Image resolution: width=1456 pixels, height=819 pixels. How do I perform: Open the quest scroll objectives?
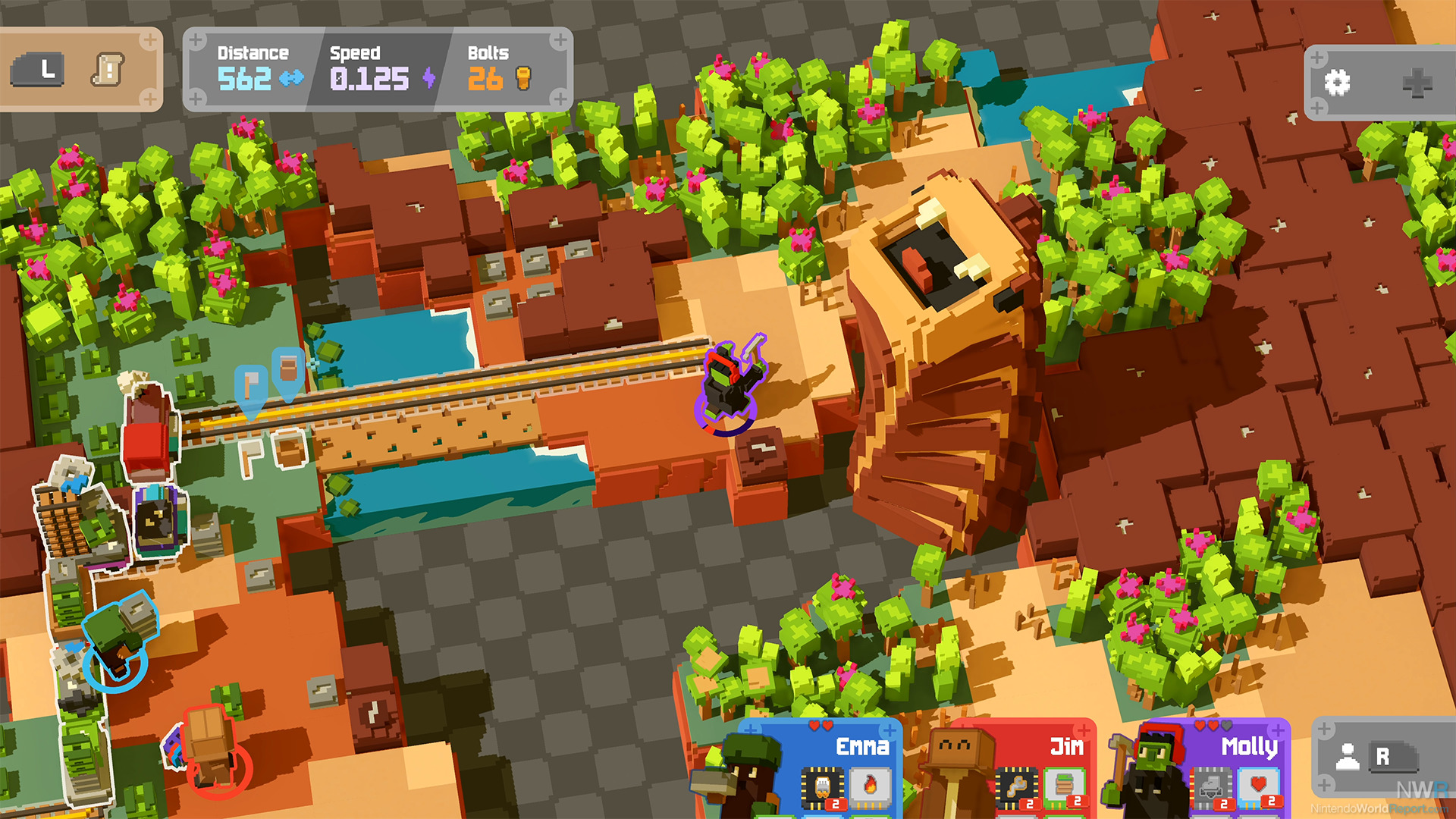[108, 71]
